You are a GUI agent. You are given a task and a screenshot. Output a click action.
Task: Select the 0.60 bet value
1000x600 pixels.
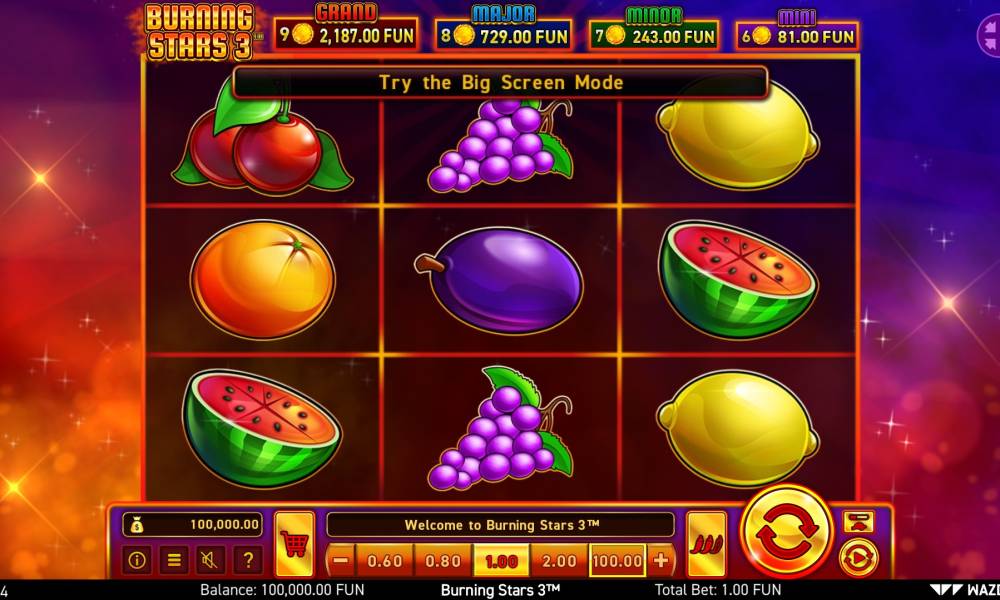(385, 561)
